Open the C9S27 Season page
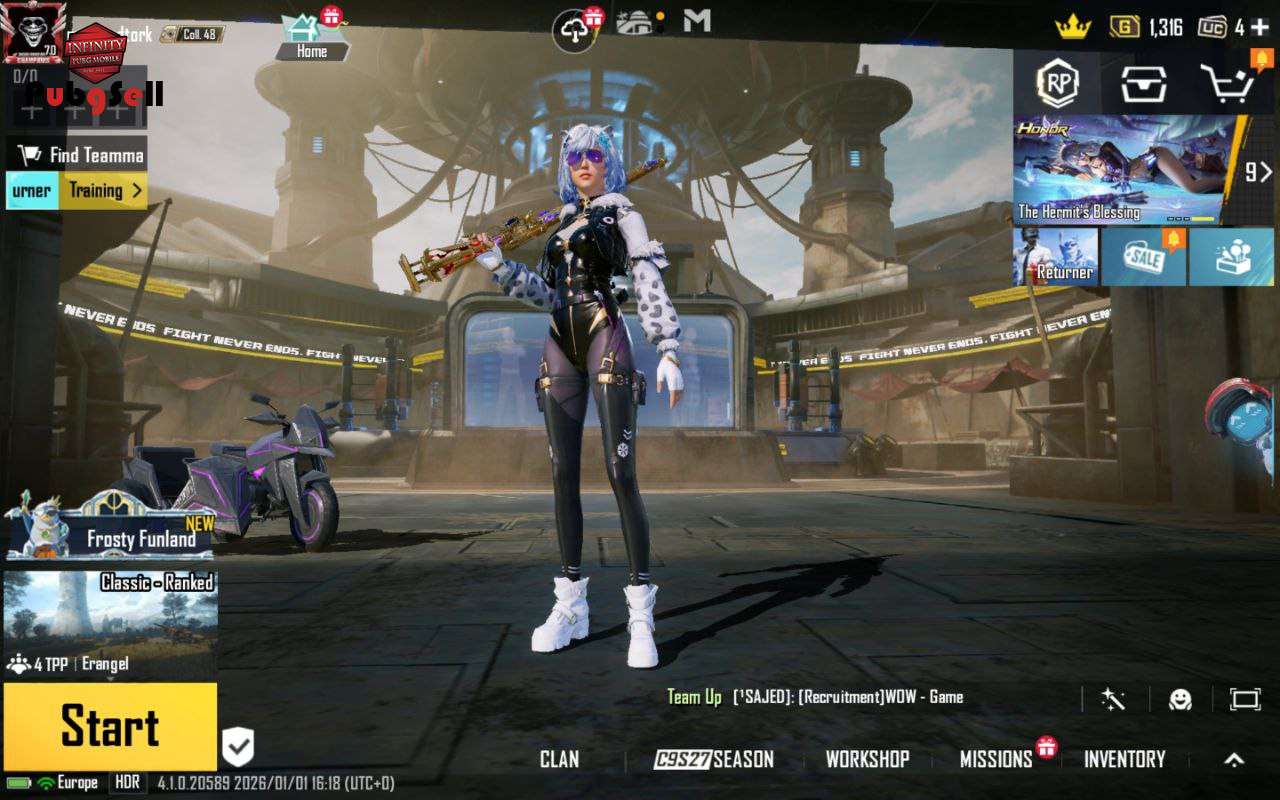The width and height of the screenshot is (1280, 800). click(x=714, y=759)
